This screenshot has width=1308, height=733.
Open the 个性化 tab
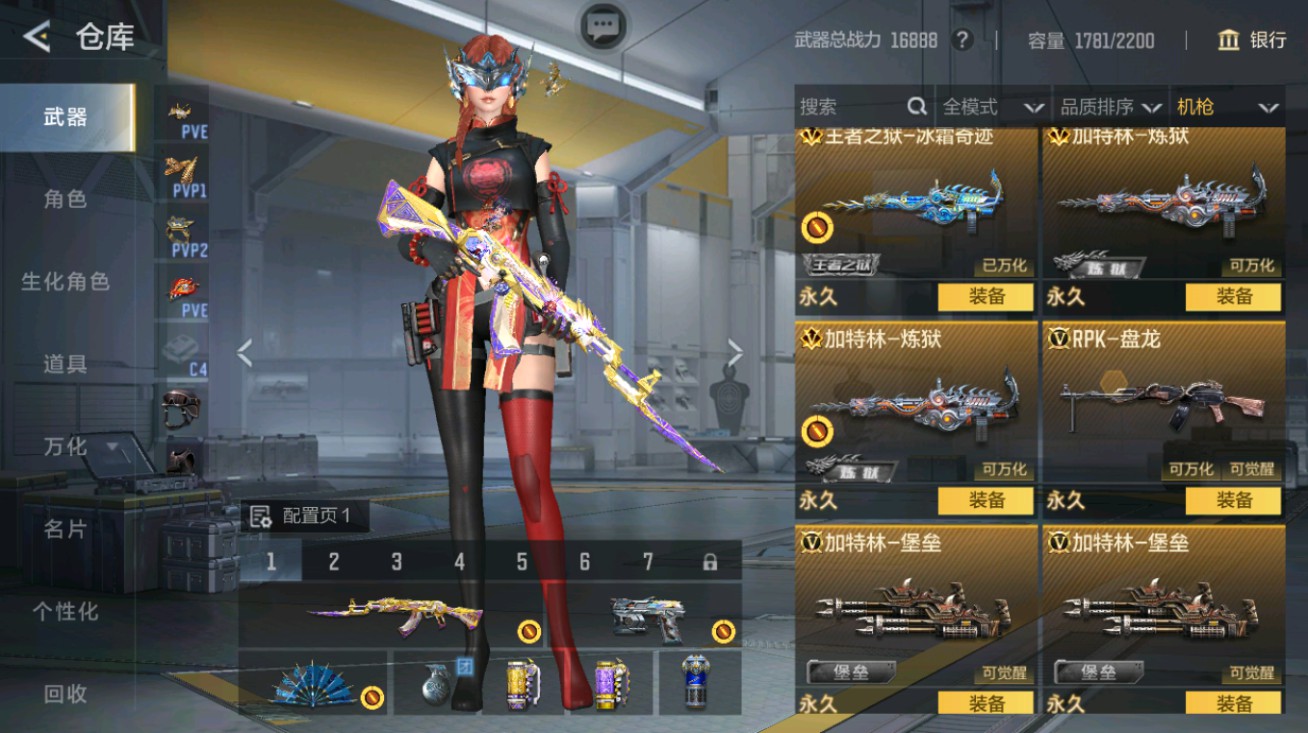pyautogui.click(x=65, y=611)
